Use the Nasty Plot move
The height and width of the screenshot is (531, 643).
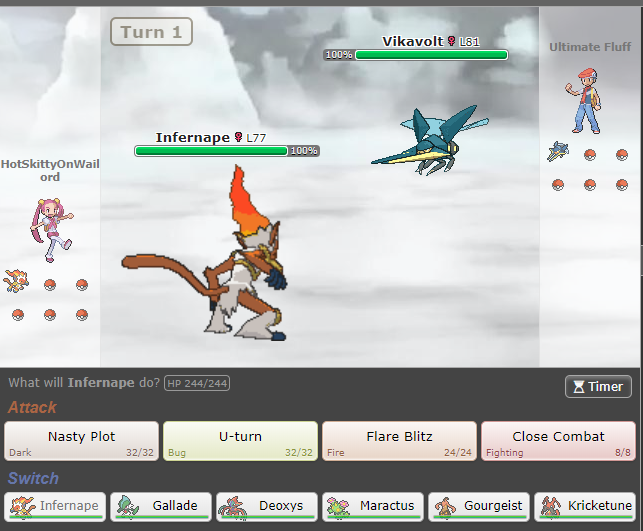click(x=81, y=441)
